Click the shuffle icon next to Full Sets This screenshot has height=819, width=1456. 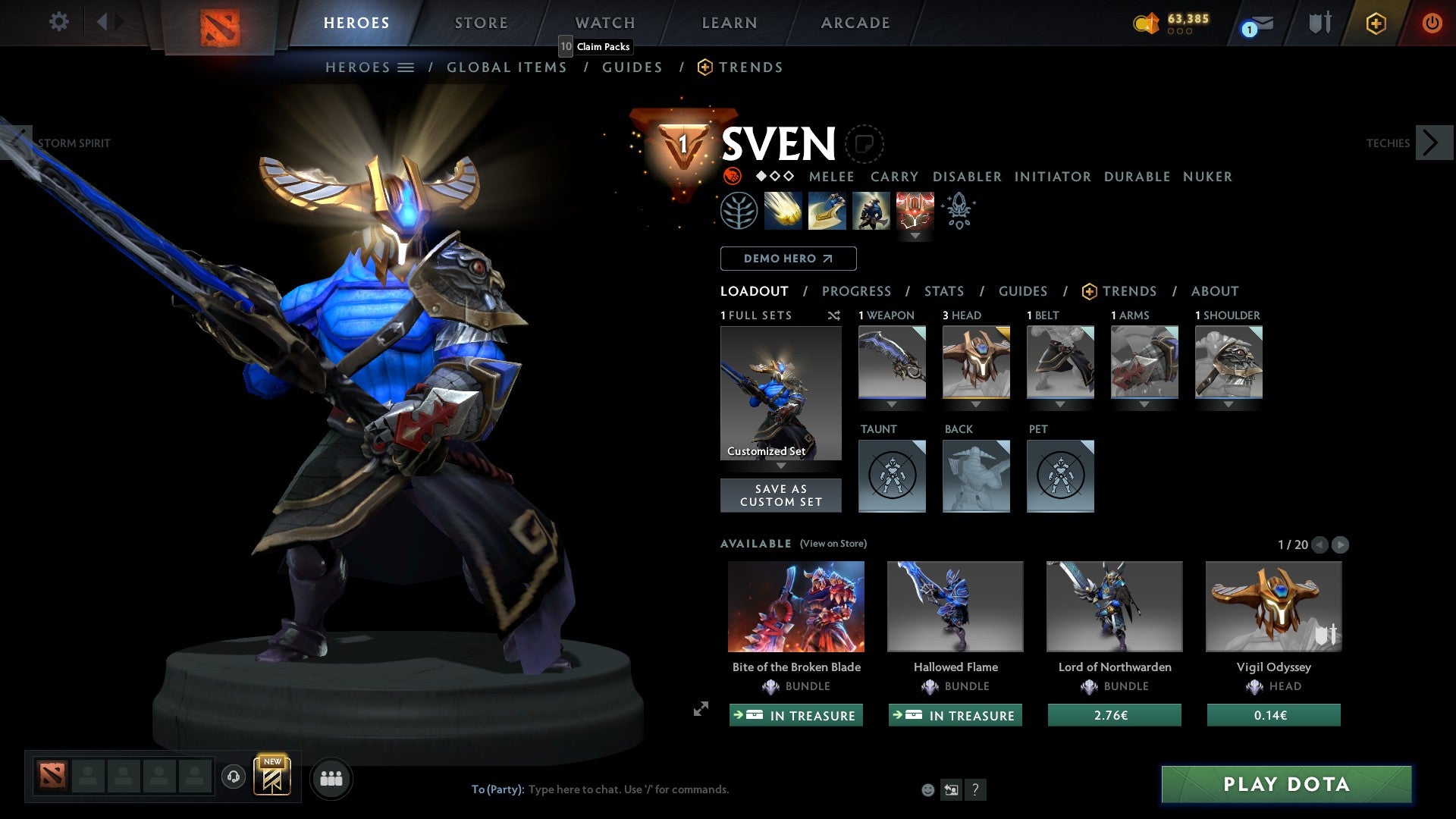coord(833,315)
